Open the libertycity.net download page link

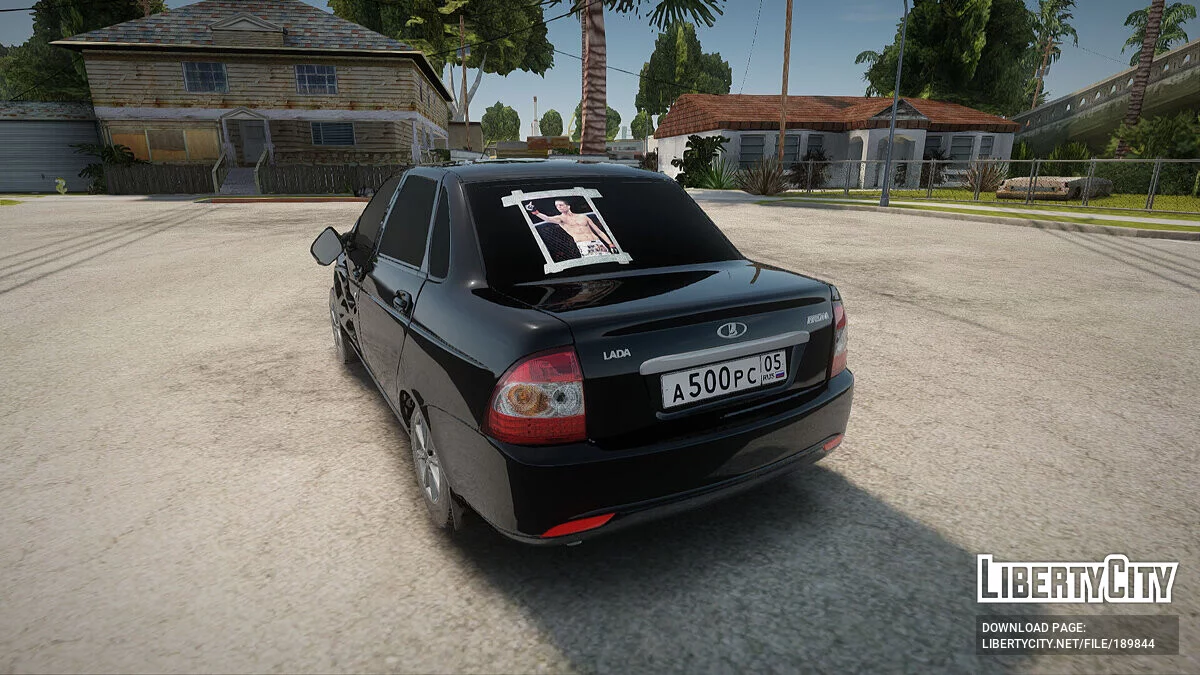pos(1067,643)
